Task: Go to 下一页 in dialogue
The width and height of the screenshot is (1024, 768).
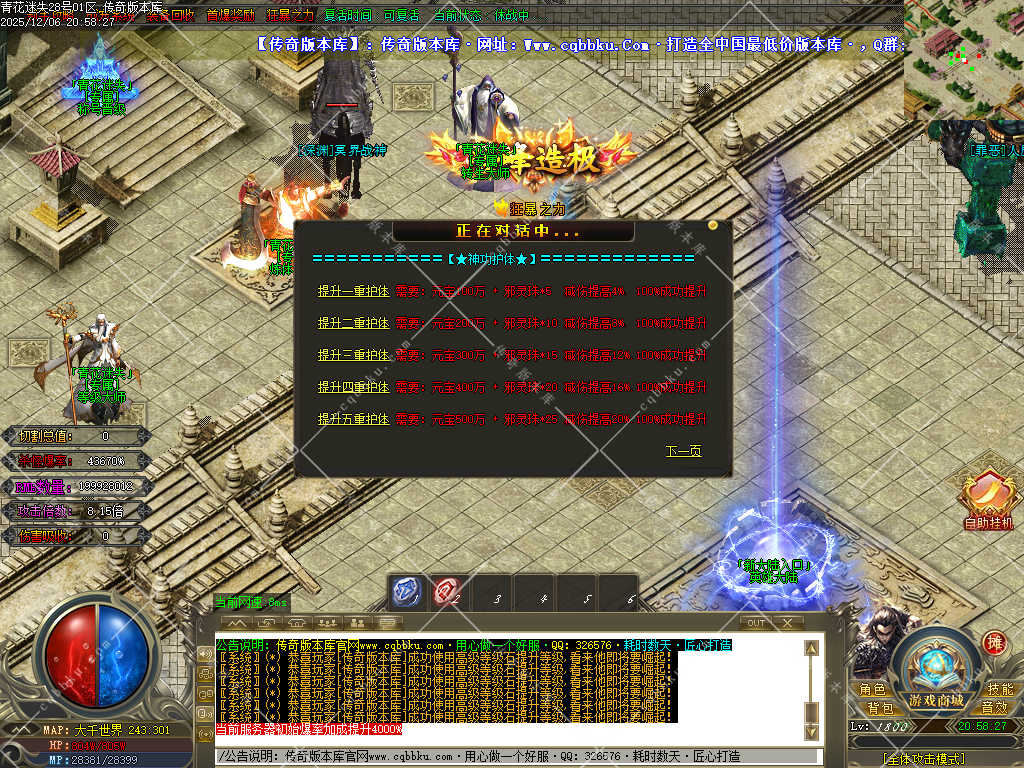Action: pos(684,451)
